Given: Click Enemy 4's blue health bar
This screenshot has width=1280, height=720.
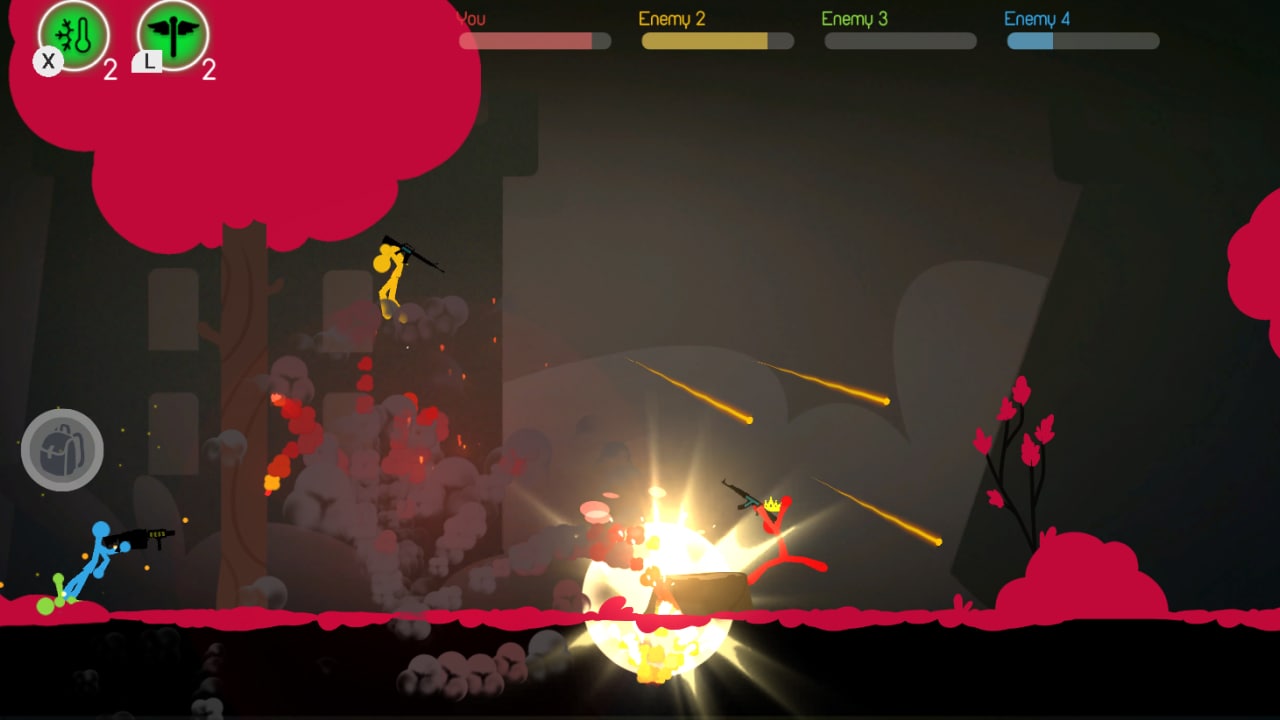Looking at the screenshot, I should click(x=1028, y=41).
